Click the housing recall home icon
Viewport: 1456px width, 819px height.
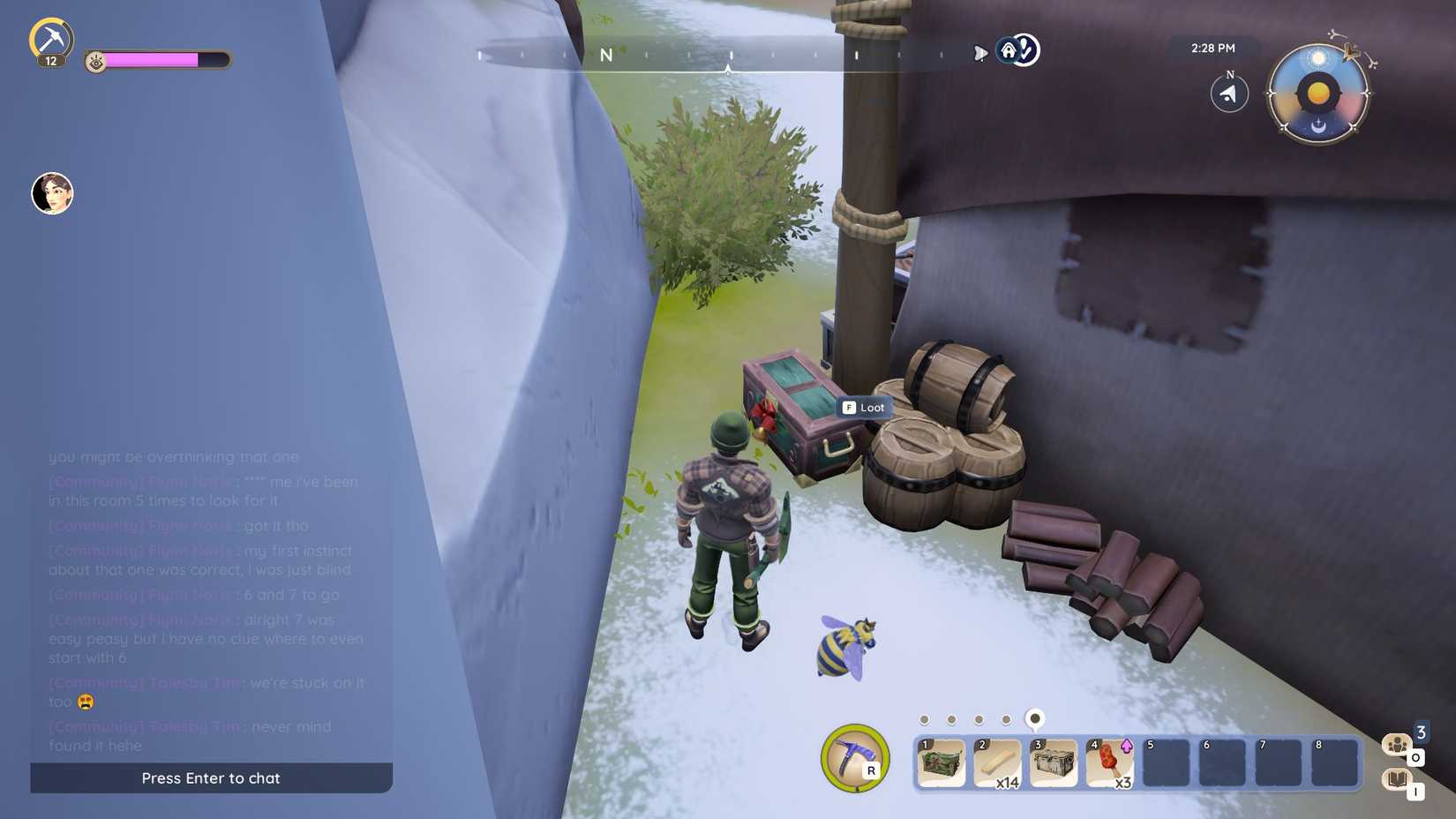(x=1009, y=50)
